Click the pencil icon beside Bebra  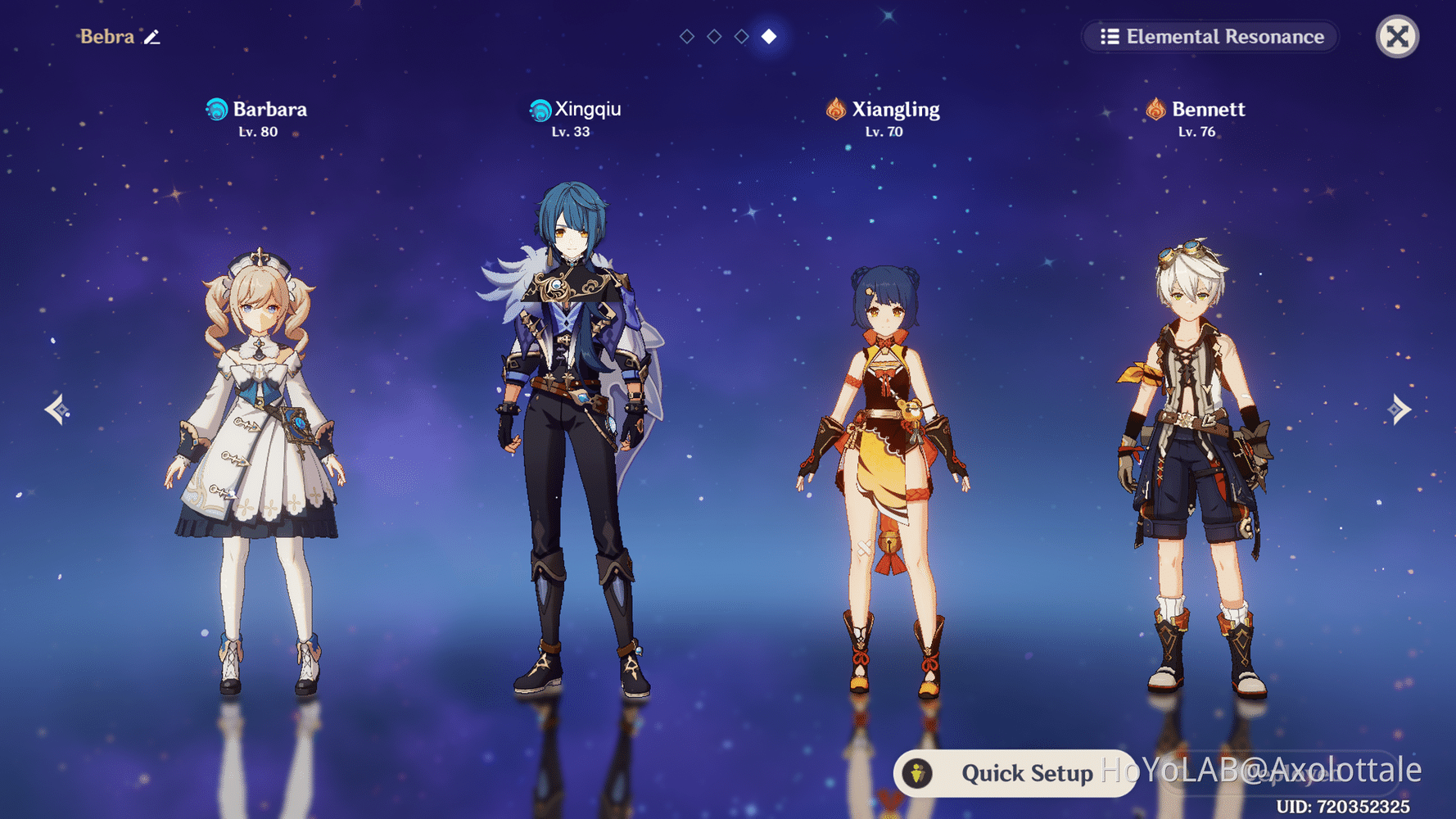(152, 37)
